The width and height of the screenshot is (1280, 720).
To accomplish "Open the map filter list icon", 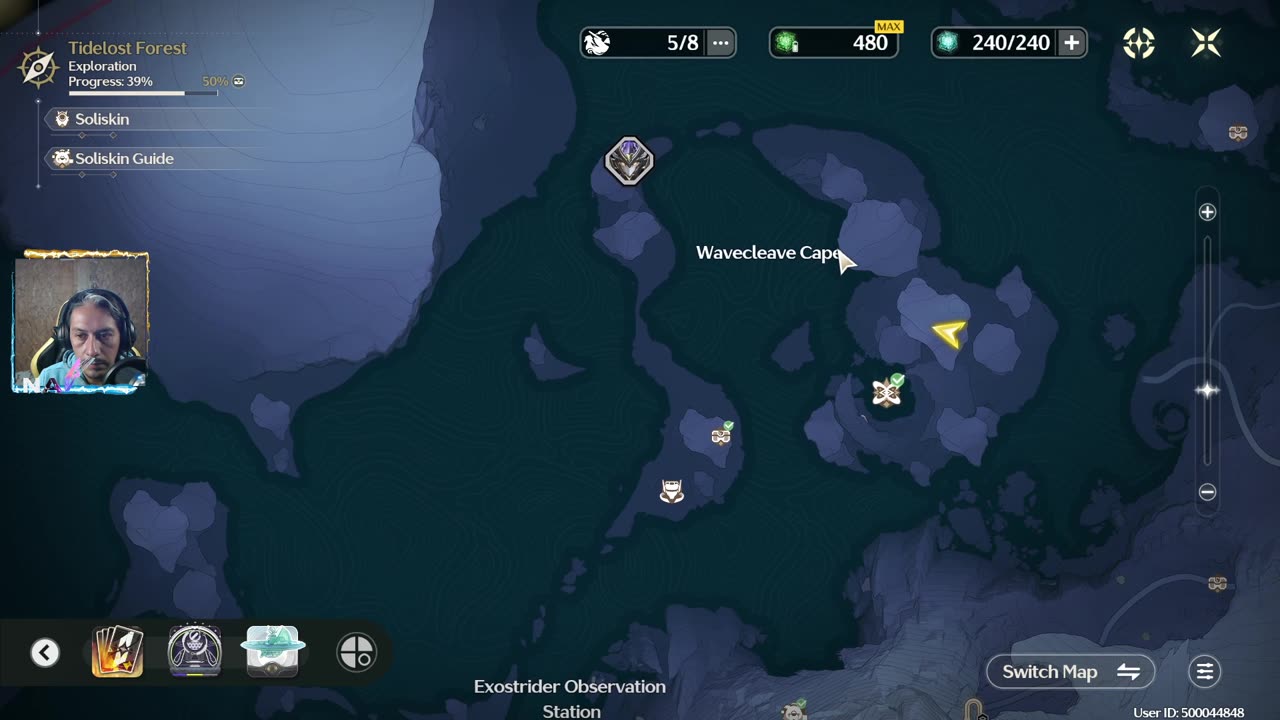I will point(1205,672).
